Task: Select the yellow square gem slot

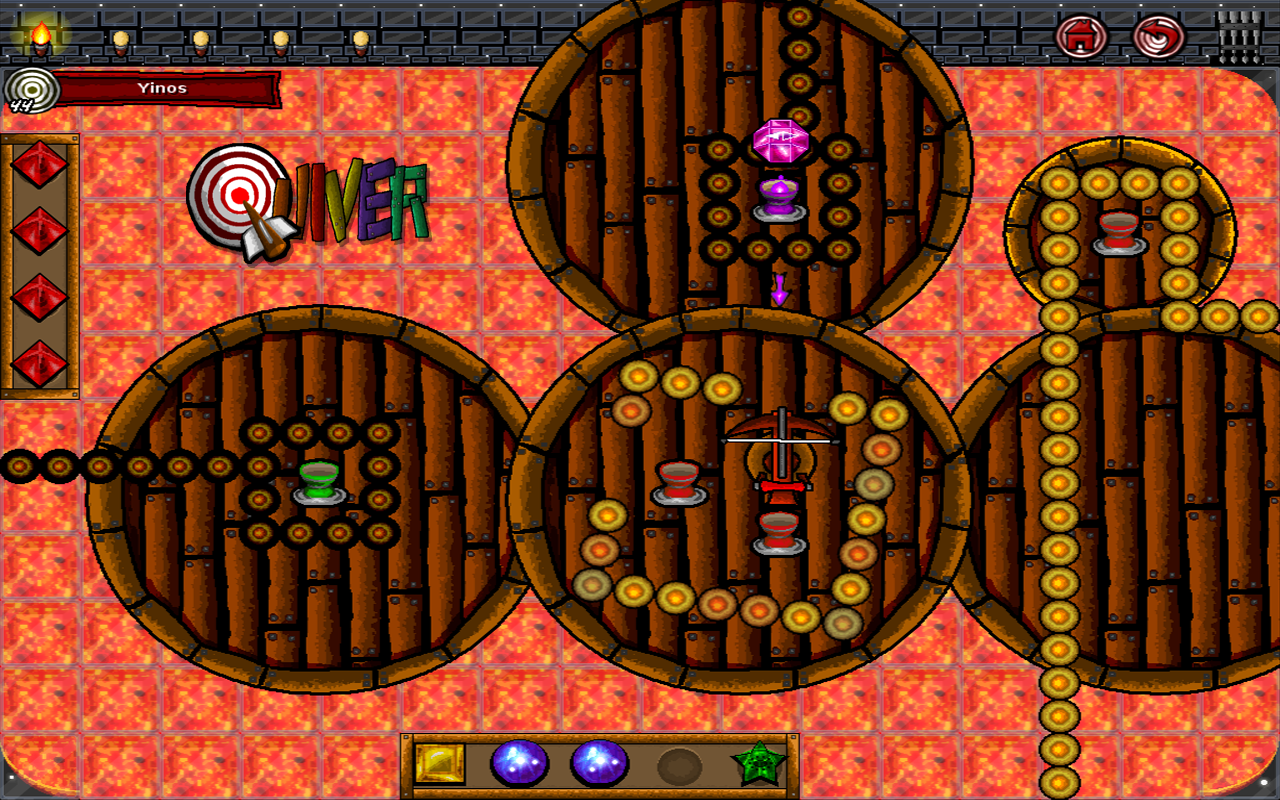Action: click(x=440, y=764)
